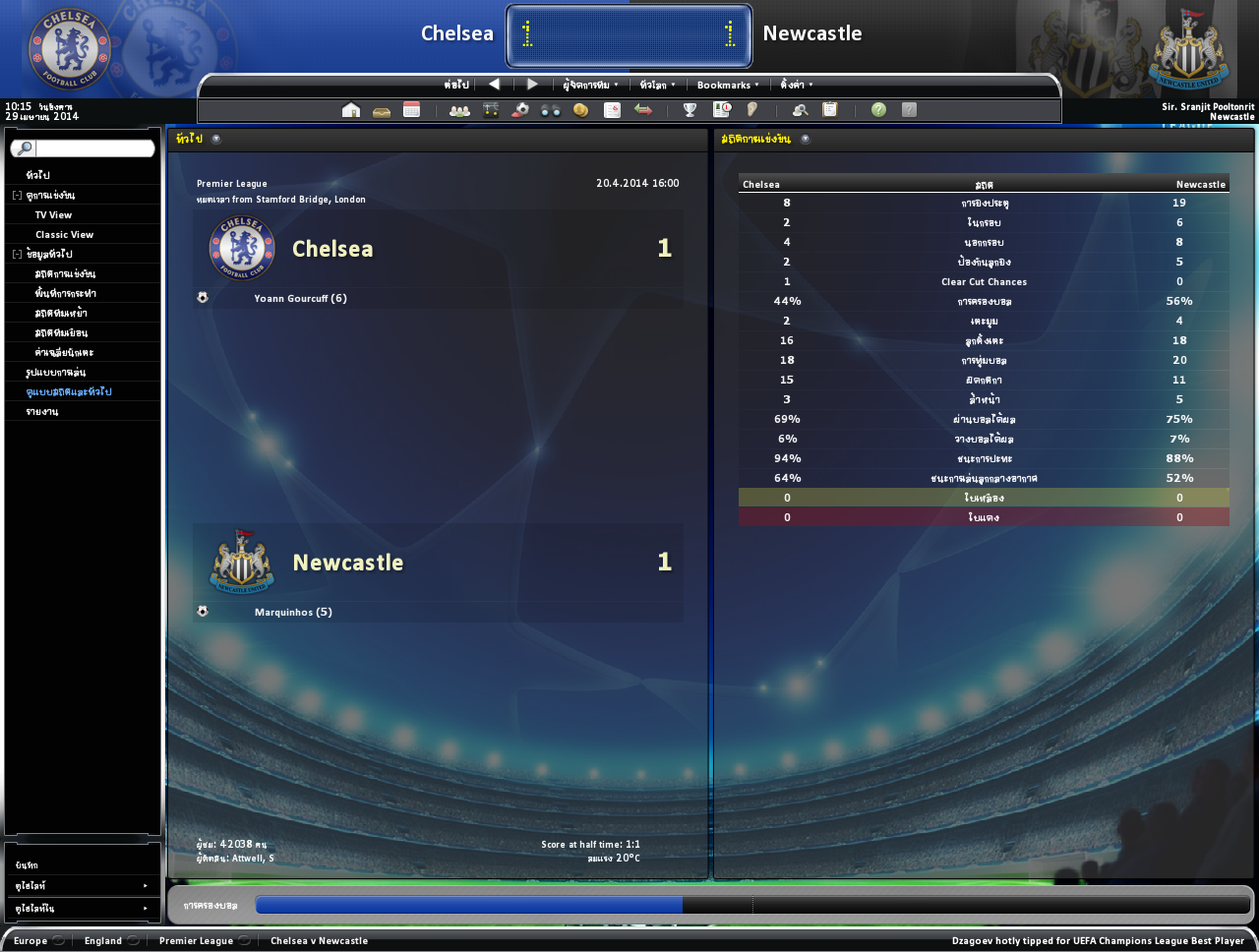Open the Bookmarks dropdown menu
1259x952 pixels.
click(x=727, y=85)
